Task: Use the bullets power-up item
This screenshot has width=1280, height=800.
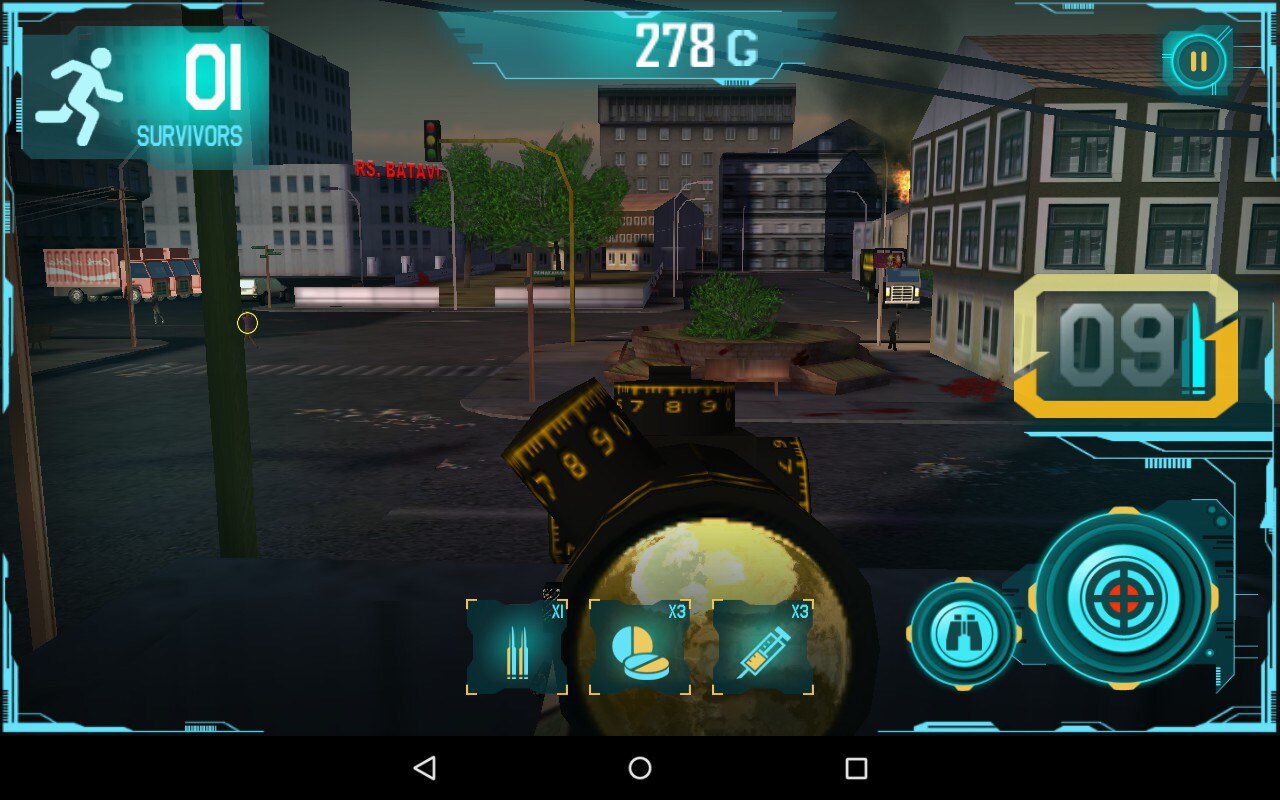Action: (517, 648)
